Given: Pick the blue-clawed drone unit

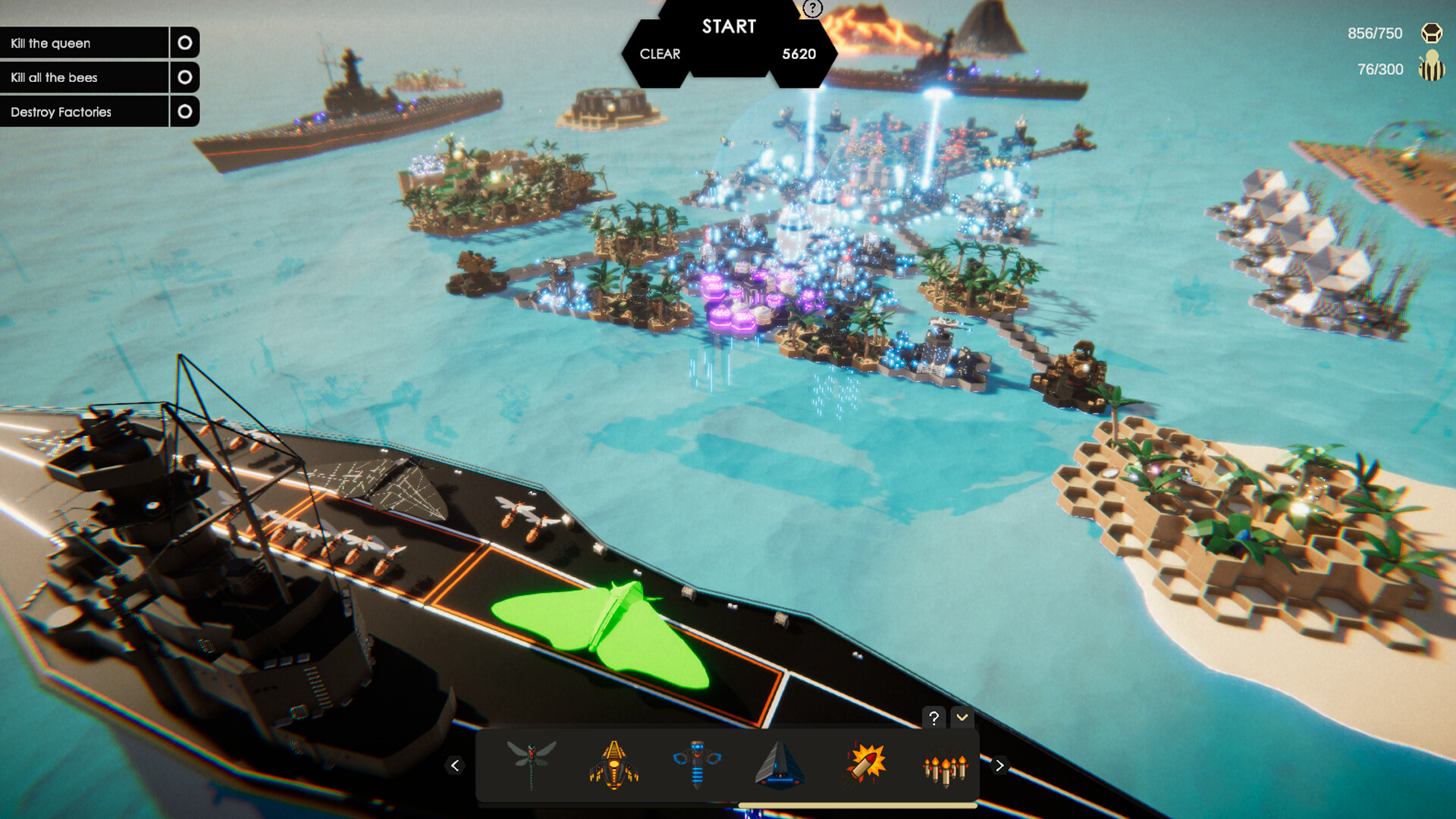Looking at the screenshot, I should click(697, 764).
